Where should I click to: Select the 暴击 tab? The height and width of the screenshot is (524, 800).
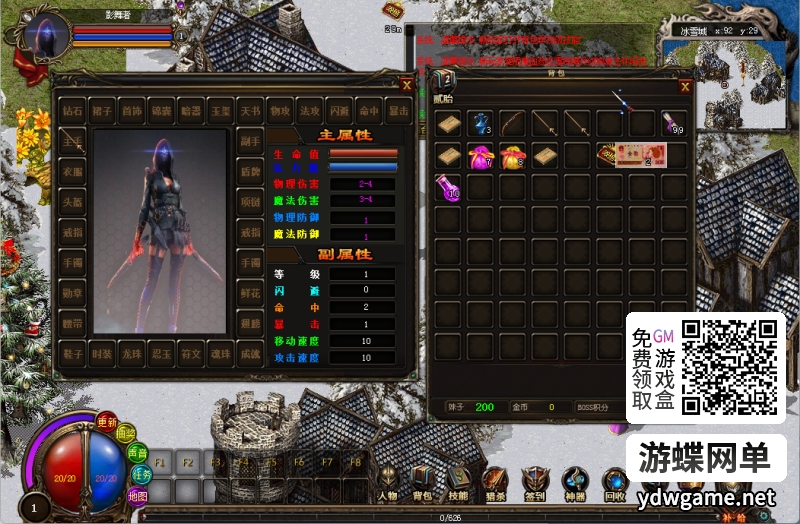(x=398, y=110)
